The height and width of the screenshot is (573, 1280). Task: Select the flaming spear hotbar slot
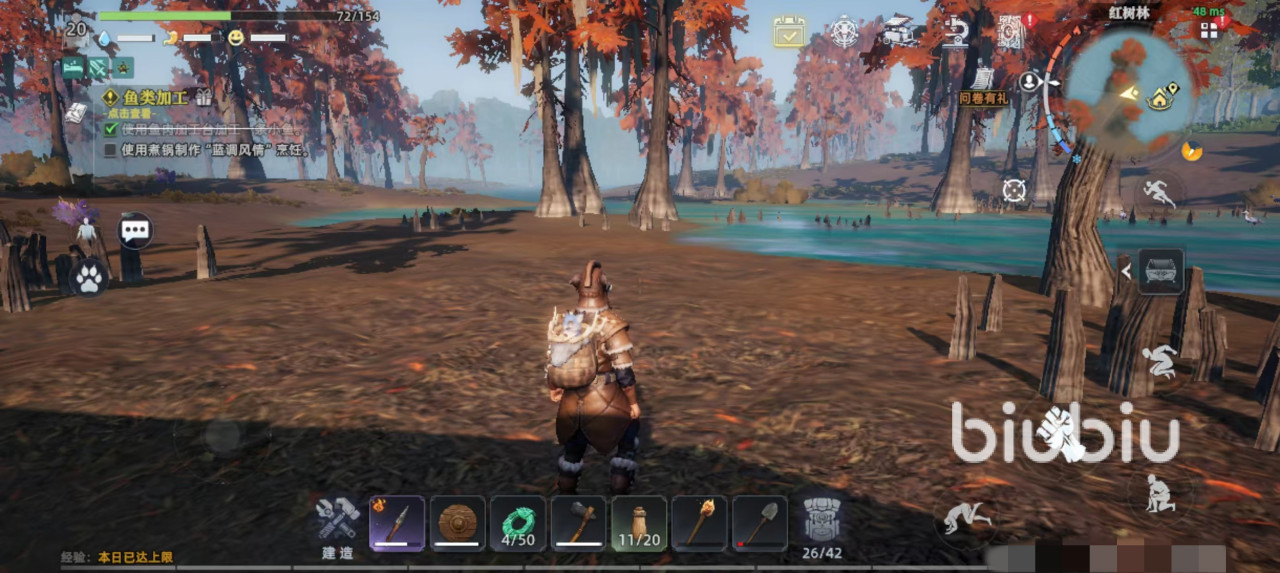pyautogui.click(x=397, y=523)
